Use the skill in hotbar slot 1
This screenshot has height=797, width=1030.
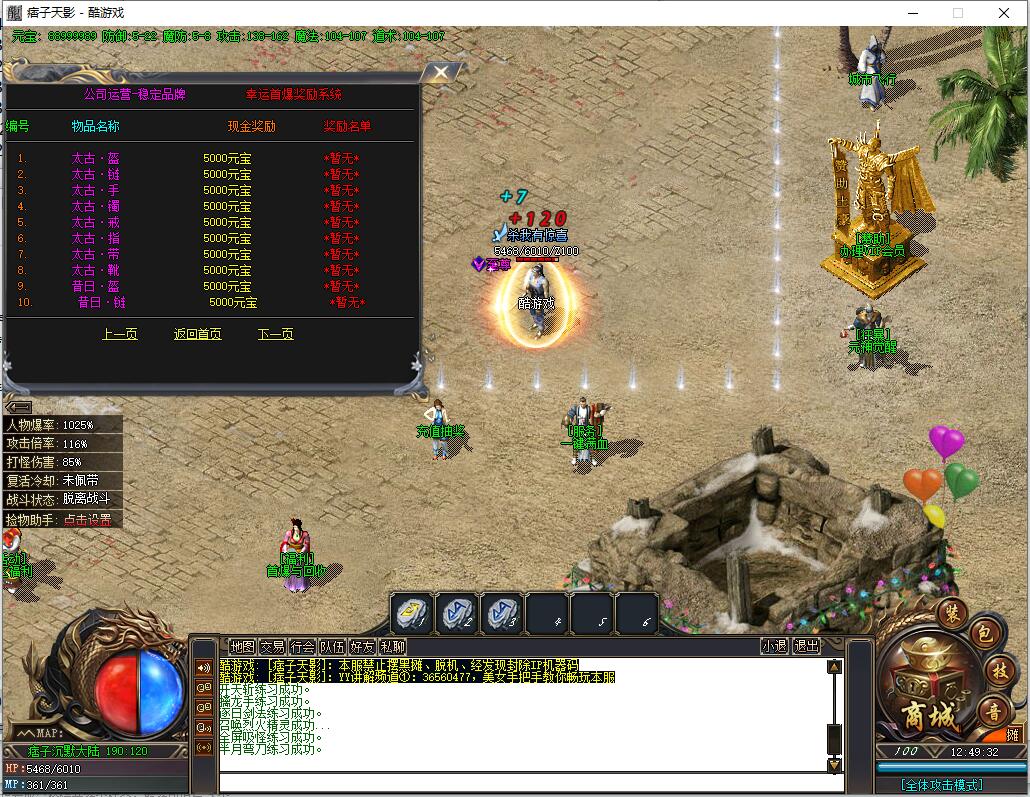tap(412, 613)
